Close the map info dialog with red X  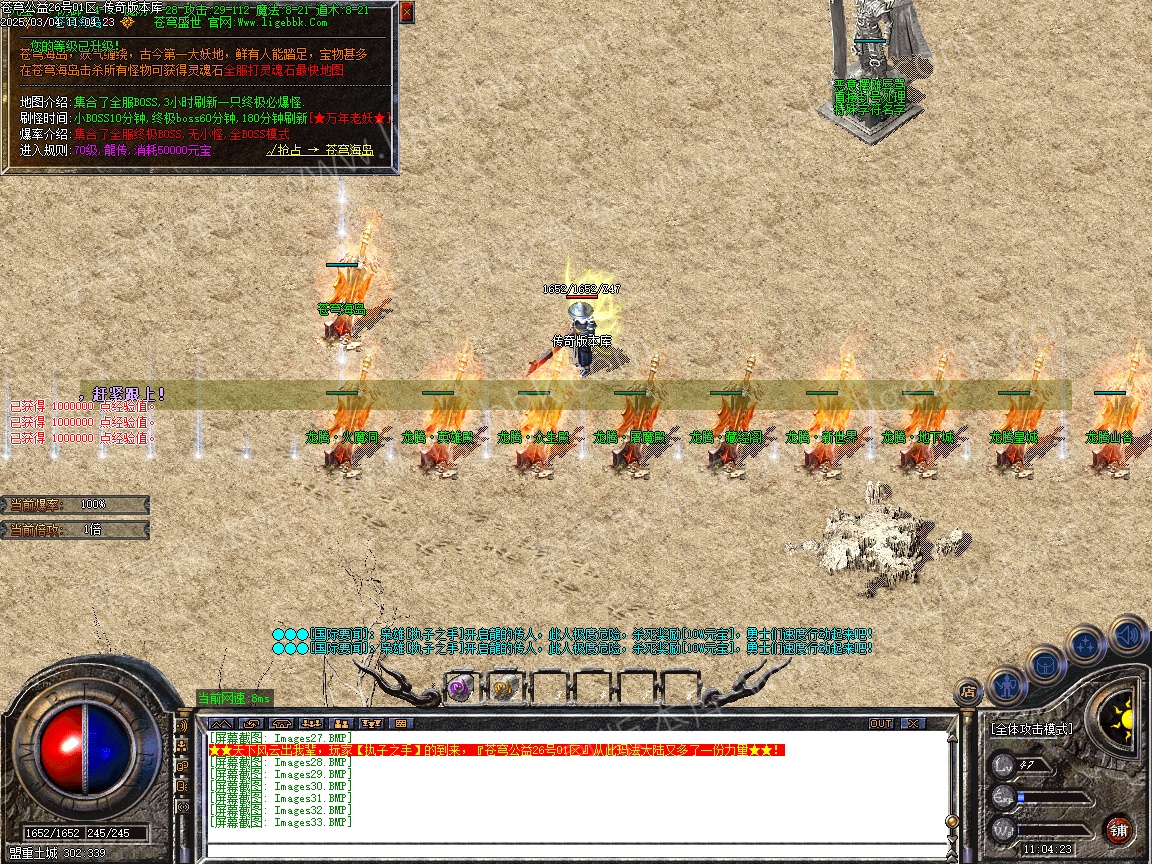tap(406, 13)
